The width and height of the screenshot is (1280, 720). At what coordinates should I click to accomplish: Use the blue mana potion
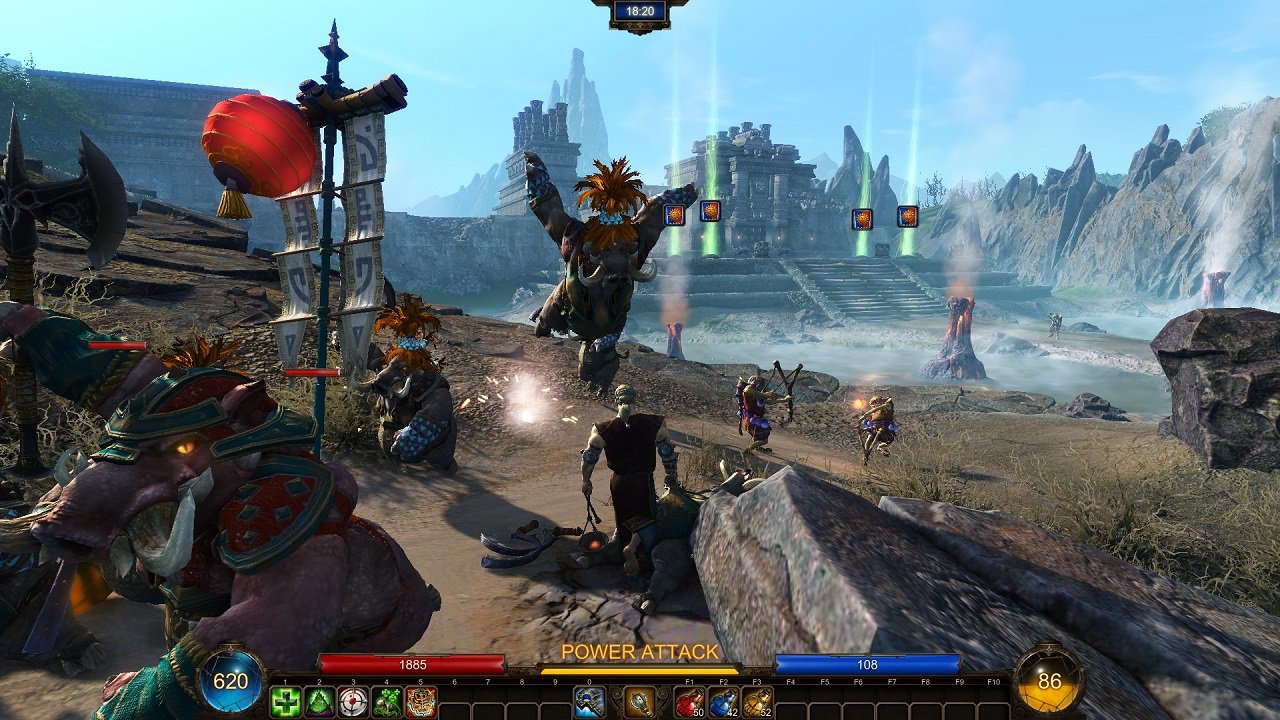[x=724, y=702]
